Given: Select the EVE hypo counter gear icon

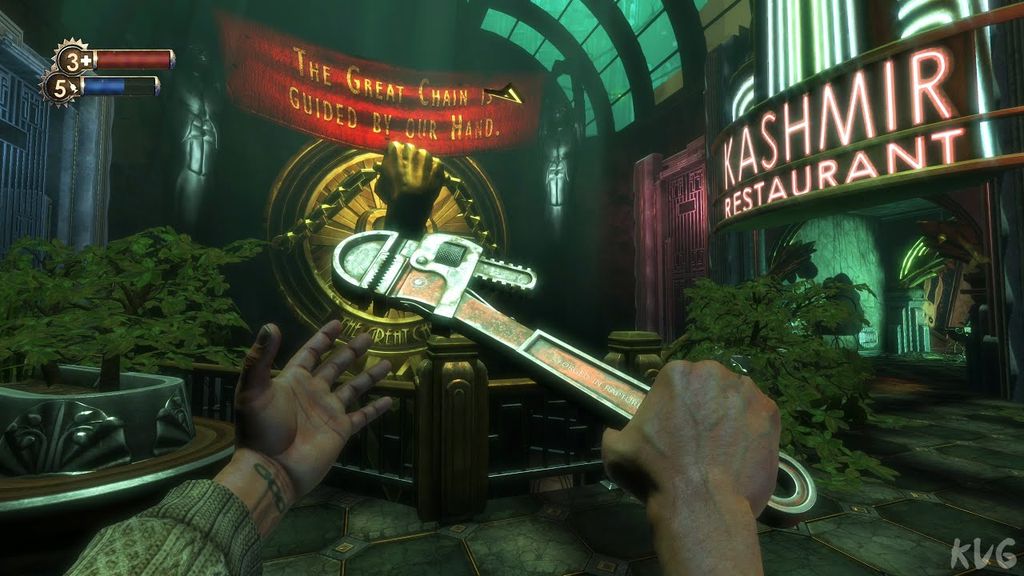Looking at the screenshot, I should tap(59, 86).
